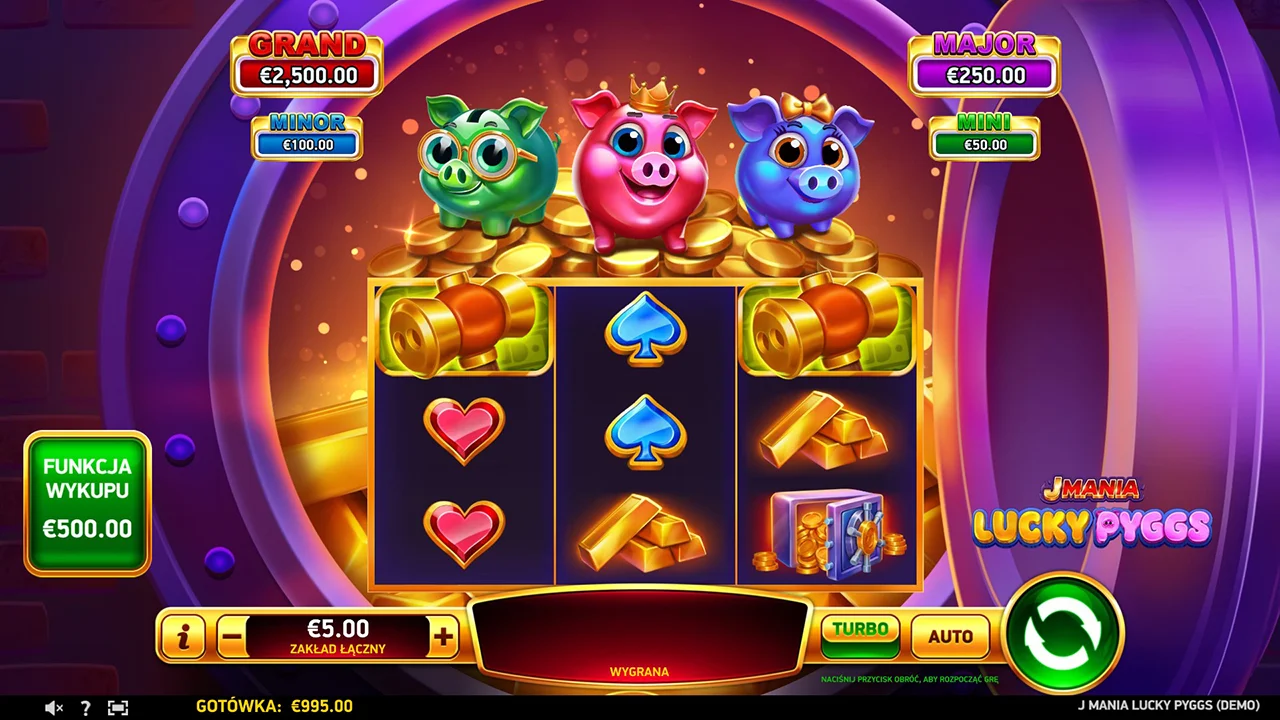Decrease the total bet with minus
The width and height of the screenshot is (1280, 720).
tap(232, 636)
